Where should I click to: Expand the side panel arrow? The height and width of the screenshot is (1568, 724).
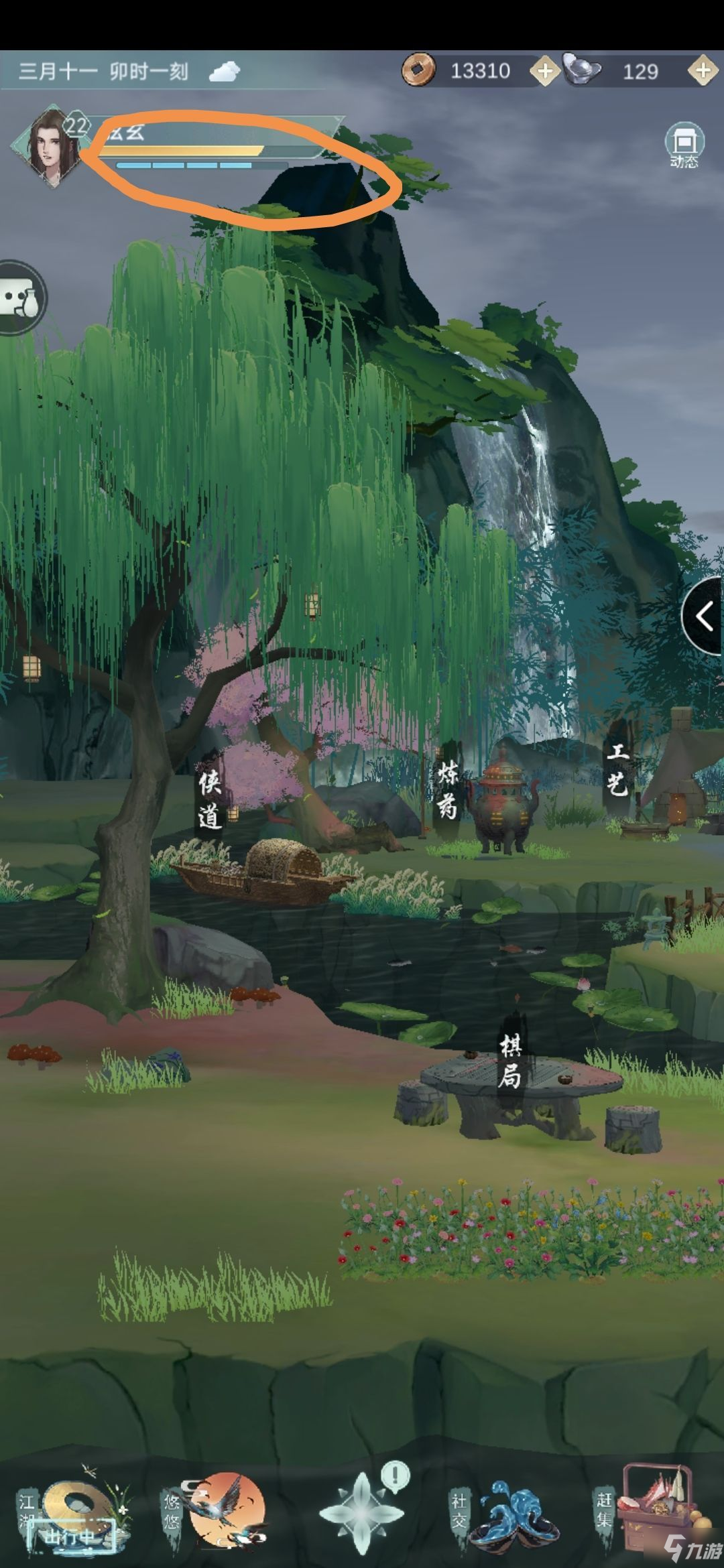pos(704,616)
